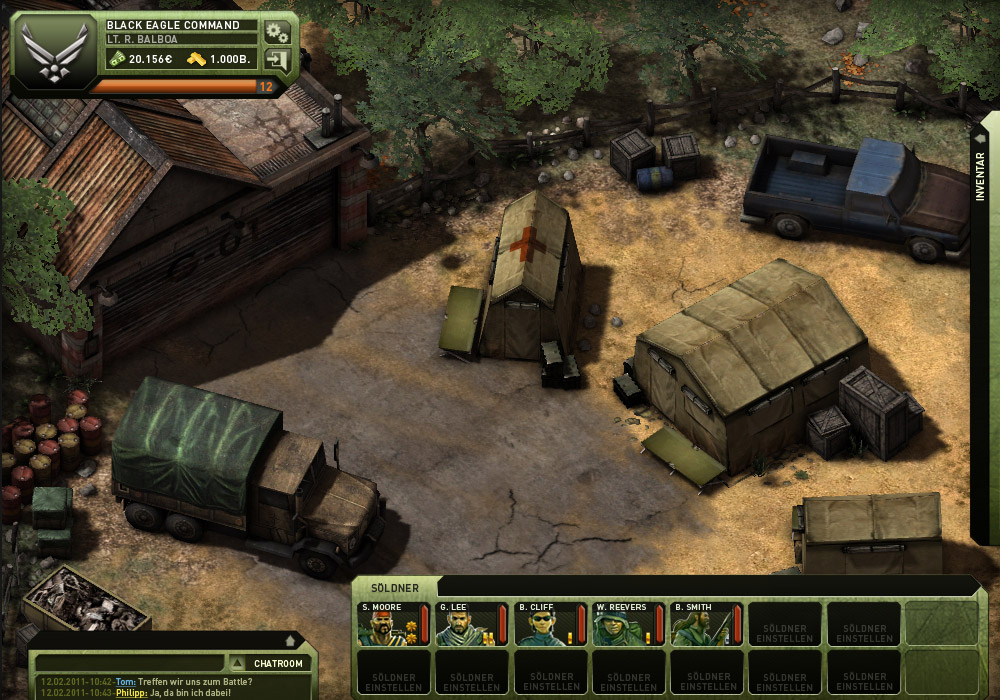Image resolution: width=1000 pixels, height=700 pixels.
Task: Toggle the chat arrow beside Chatroom
Action: (x=238, y=663)
